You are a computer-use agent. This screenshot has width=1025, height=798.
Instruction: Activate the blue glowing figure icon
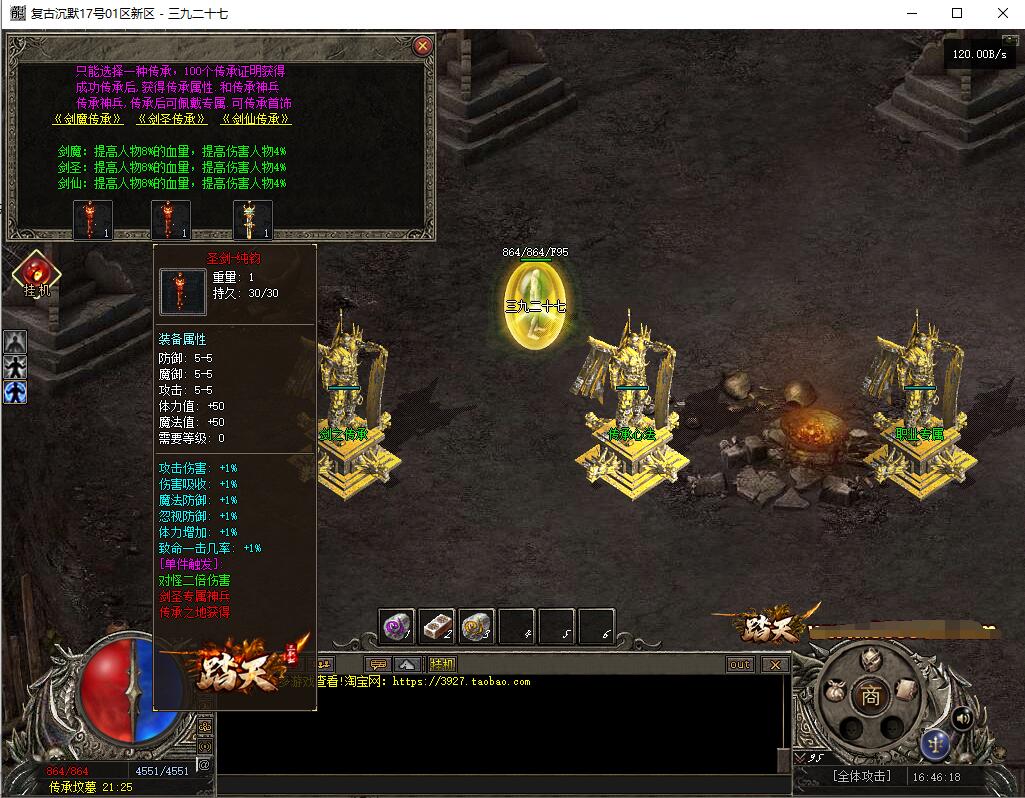(15, 392)
